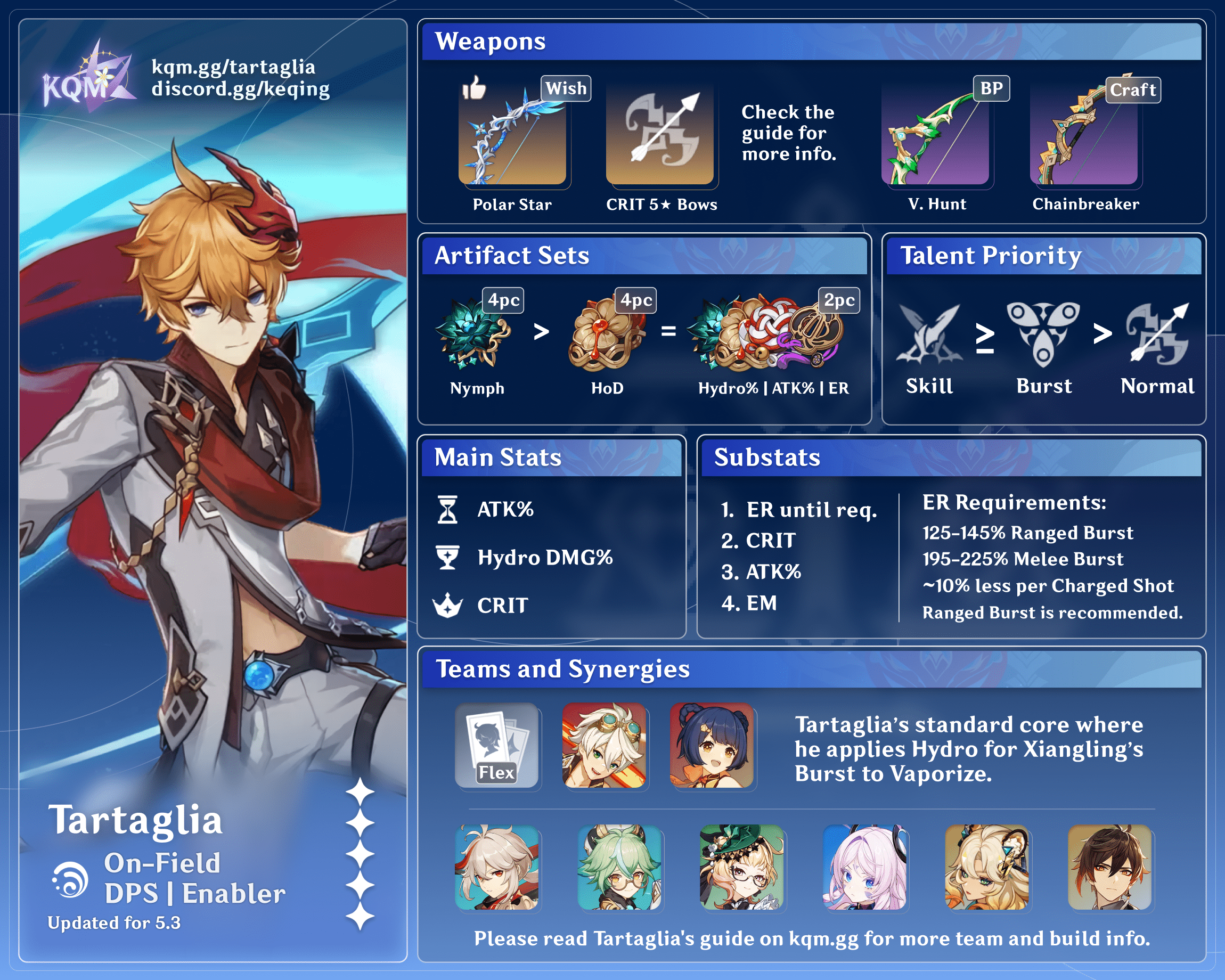
Task: Pick the Sucrose character portrait
Action: (619, 868)
